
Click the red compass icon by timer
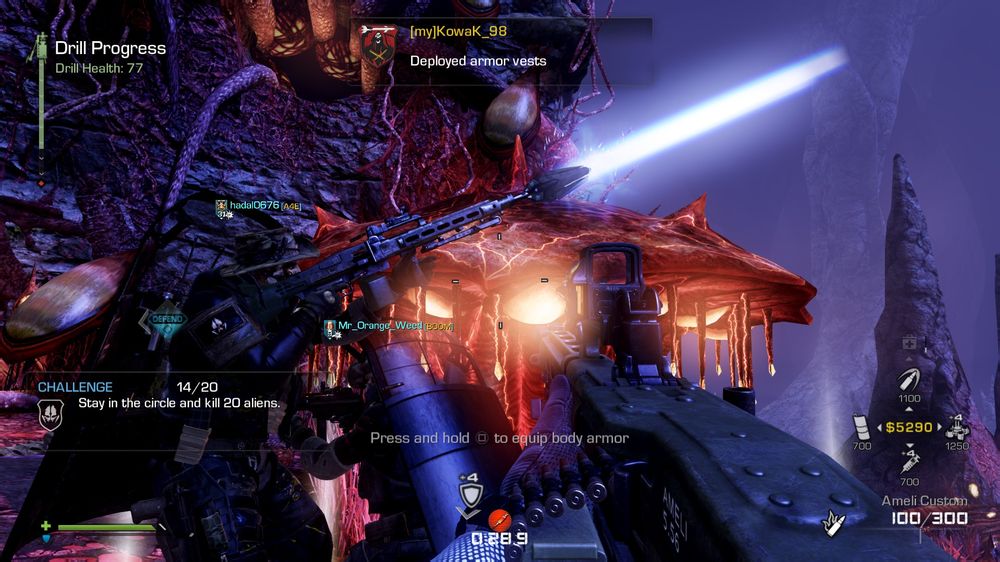pyautogui.click(x=500, y=519)
